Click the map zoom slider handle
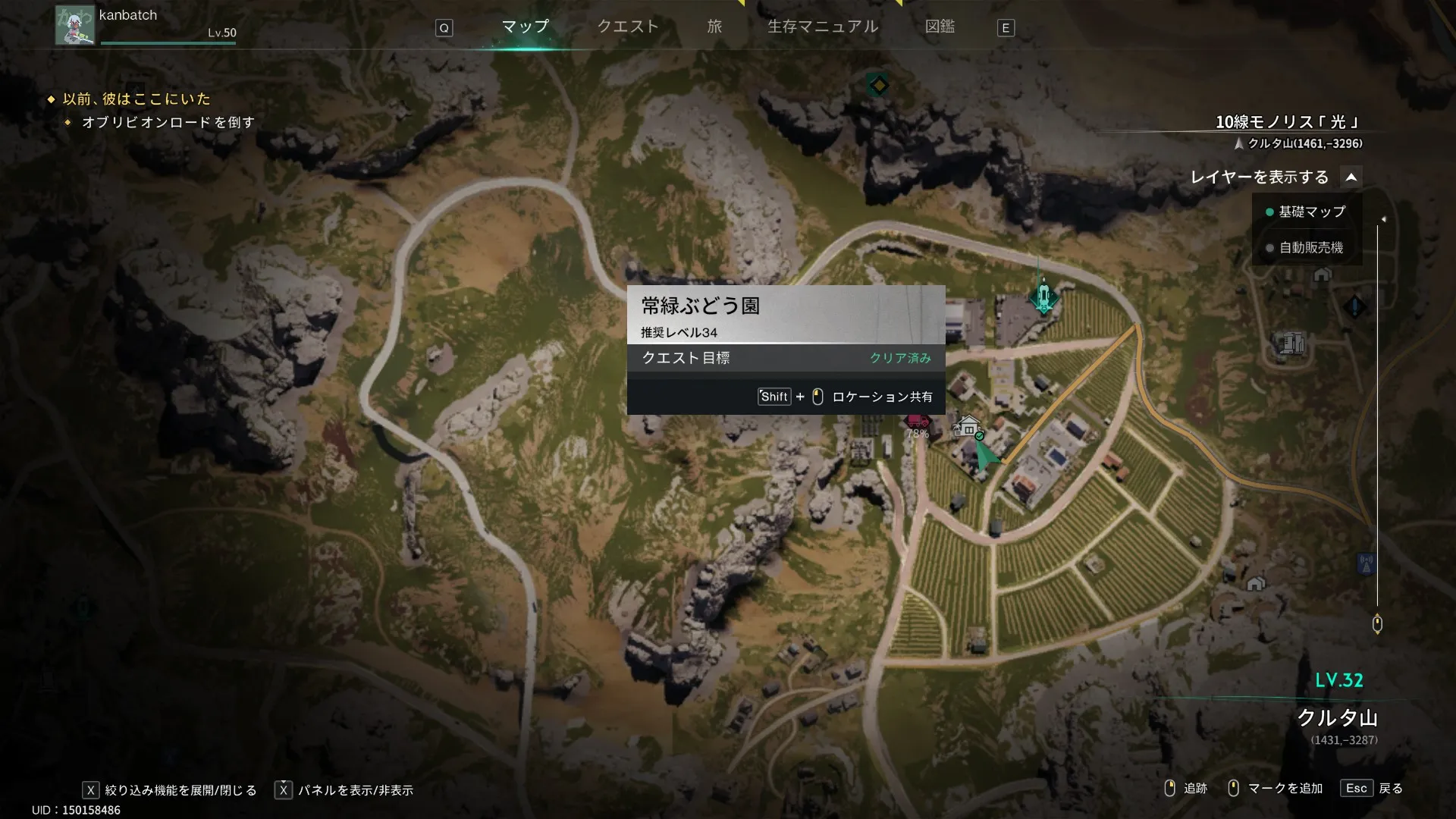Viewport: 1456px width, 819px height. (x=1377, y=624)
